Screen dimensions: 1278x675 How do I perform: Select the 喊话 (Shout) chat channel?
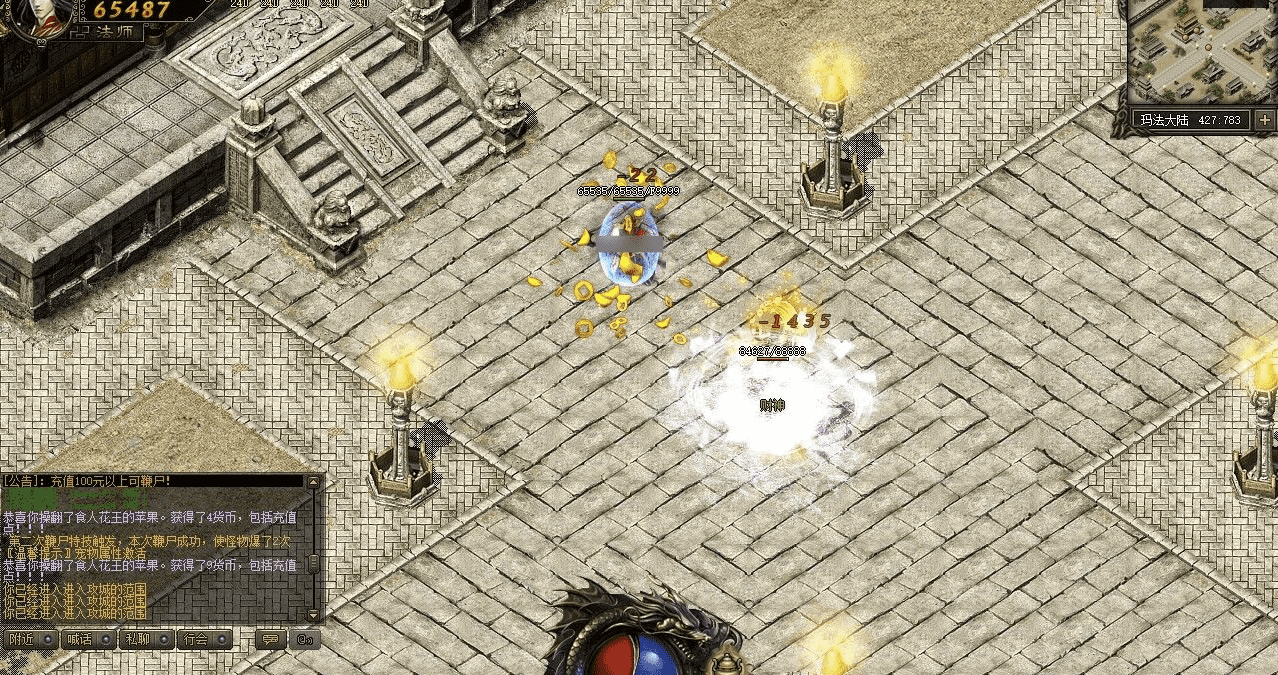88,639
